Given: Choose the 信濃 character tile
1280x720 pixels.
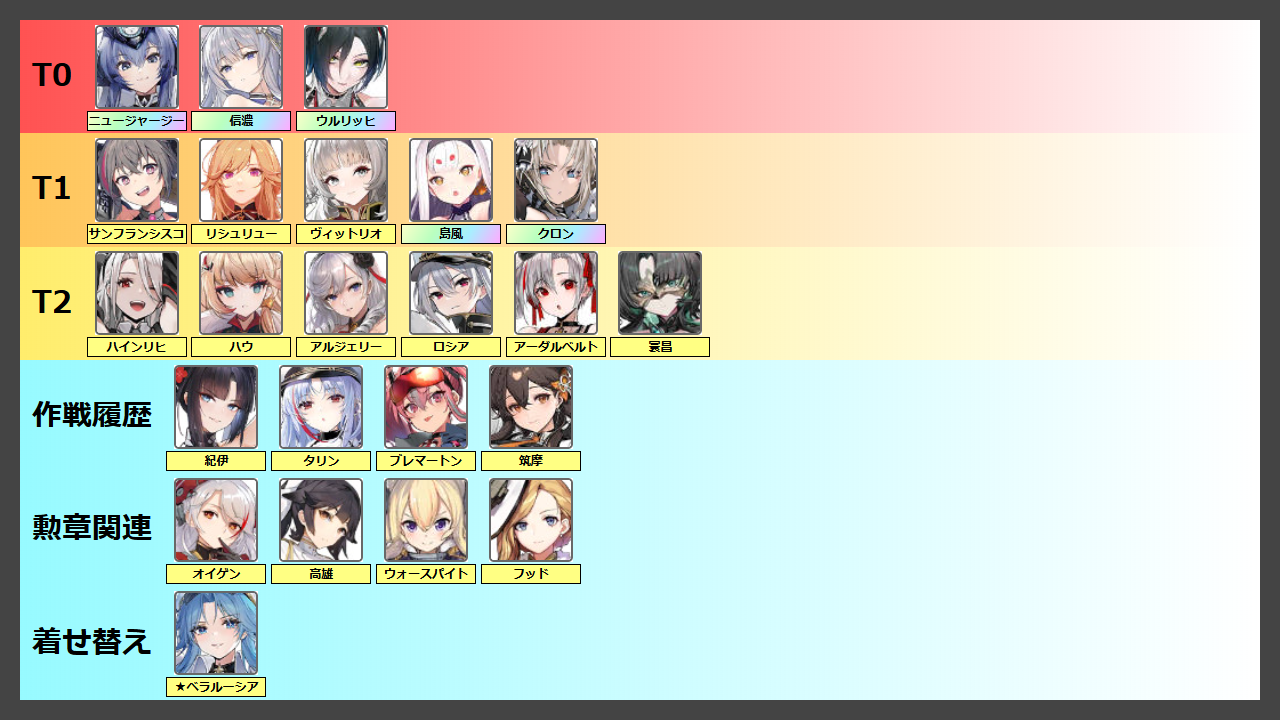Looking at the screenshot, I should coord(241,67).
